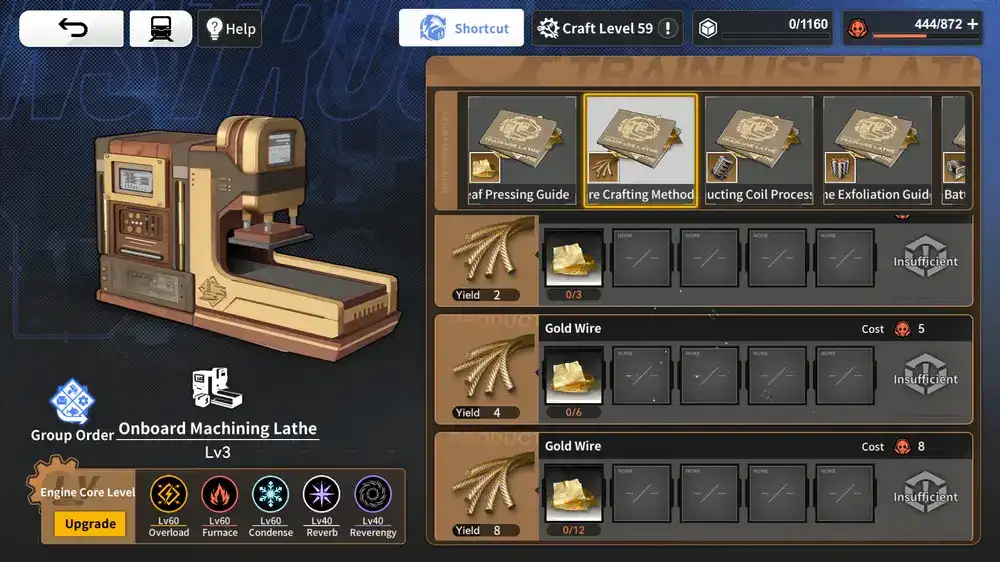Open the Help guide

[x=231, y=29]
